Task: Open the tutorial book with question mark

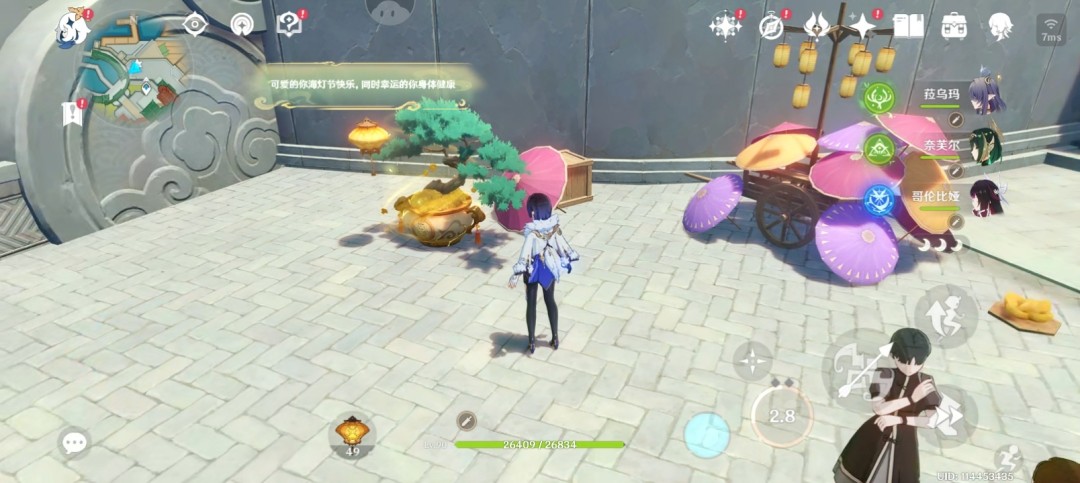Action: (289, 24)
